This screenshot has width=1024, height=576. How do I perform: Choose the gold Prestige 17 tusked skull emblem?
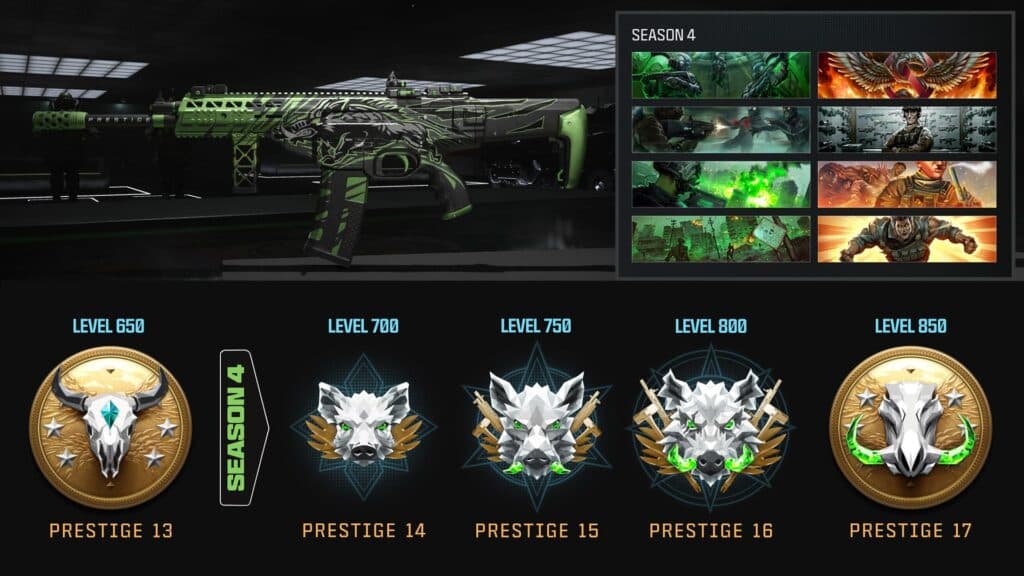point(910,427)
